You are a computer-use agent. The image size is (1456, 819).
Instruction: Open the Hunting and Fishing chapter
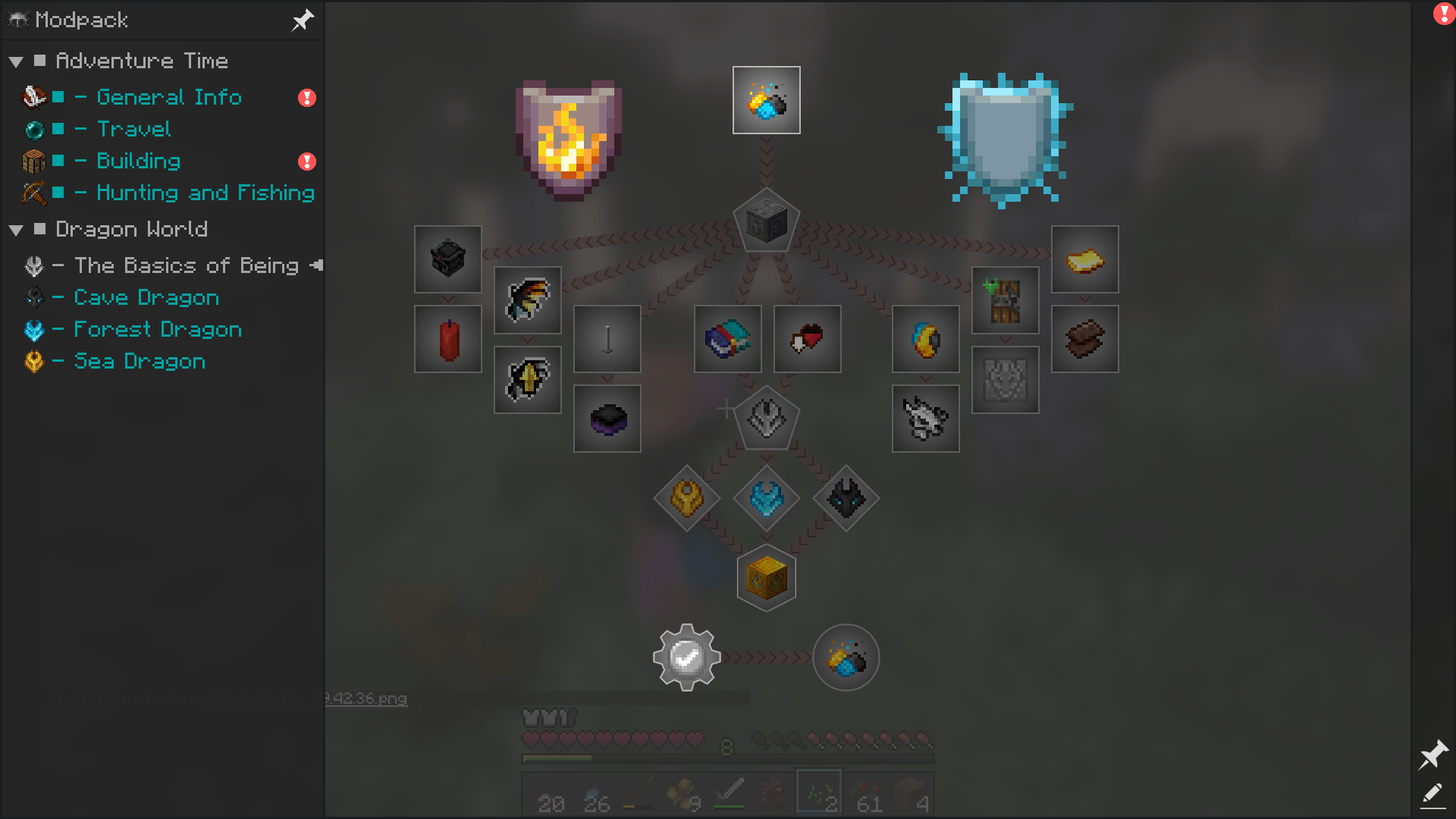pyautogui.click(x=203, y=193)
